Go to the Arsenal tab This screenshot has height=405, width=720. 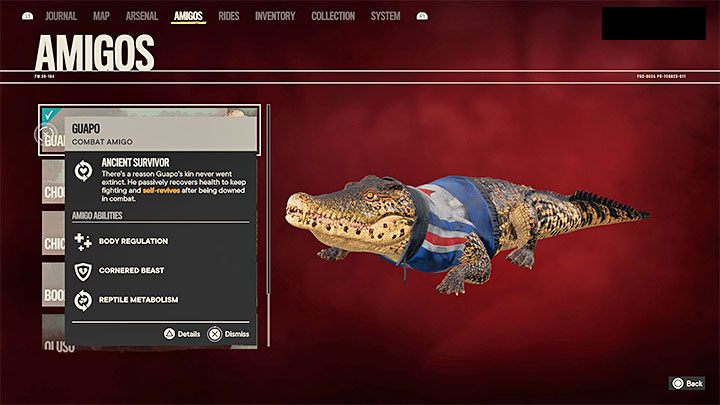141,16
